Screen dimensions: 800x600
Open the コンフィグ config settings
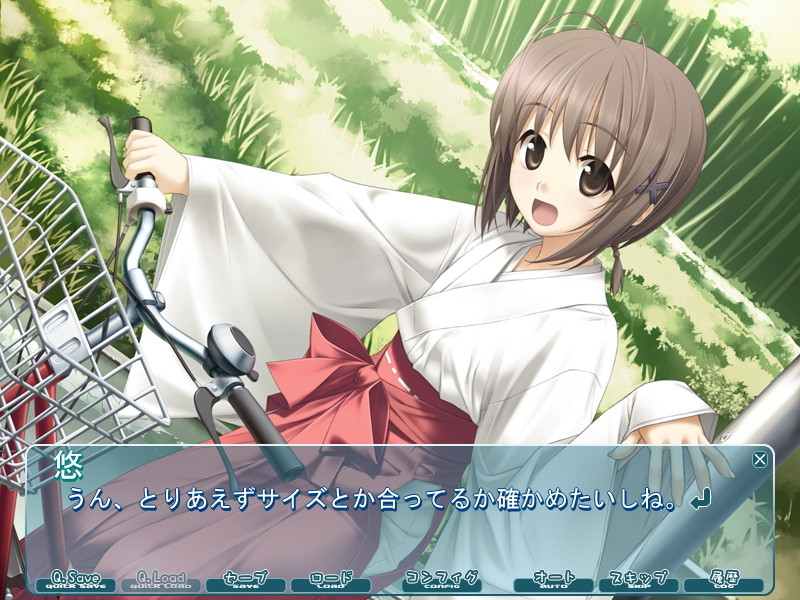(x=442, y=581)
